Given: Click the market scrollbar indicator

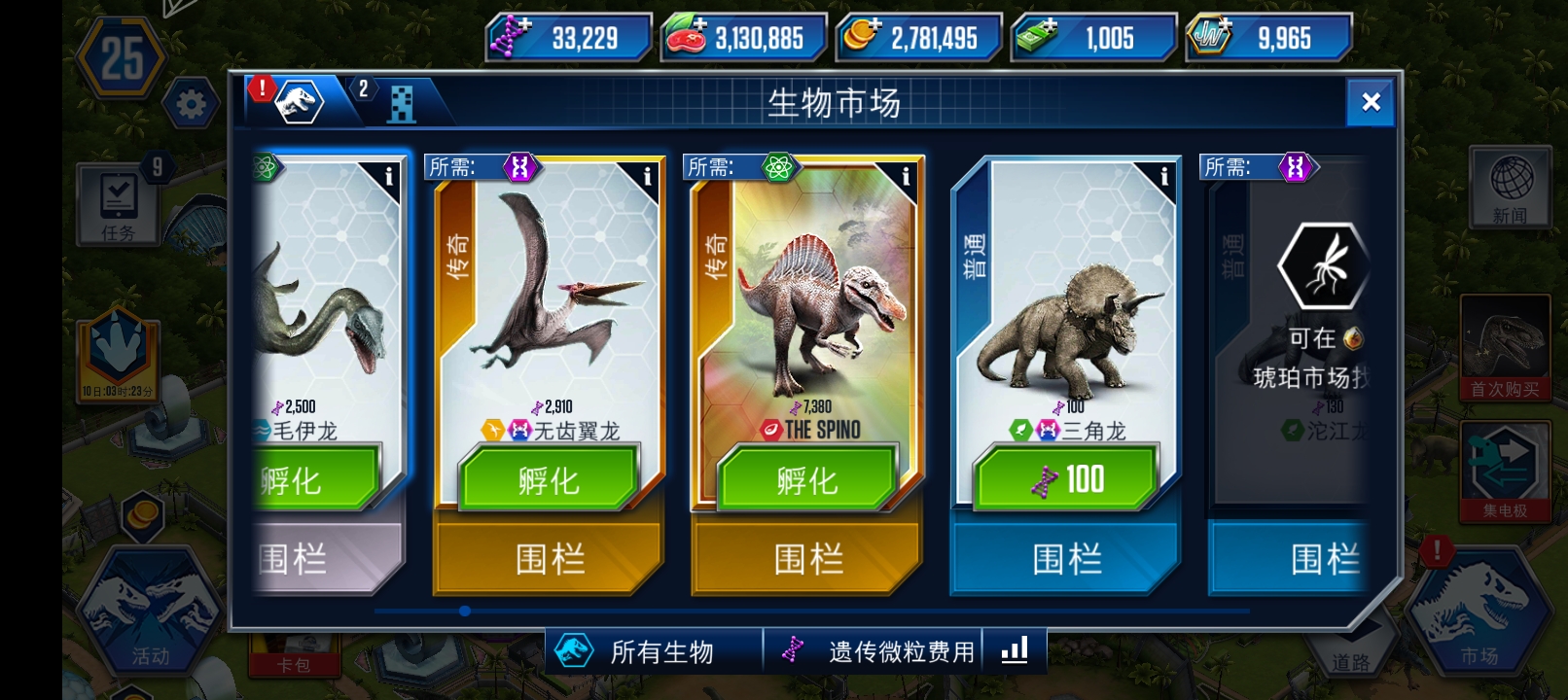Looking at the screenshot, I should [465, 611].
